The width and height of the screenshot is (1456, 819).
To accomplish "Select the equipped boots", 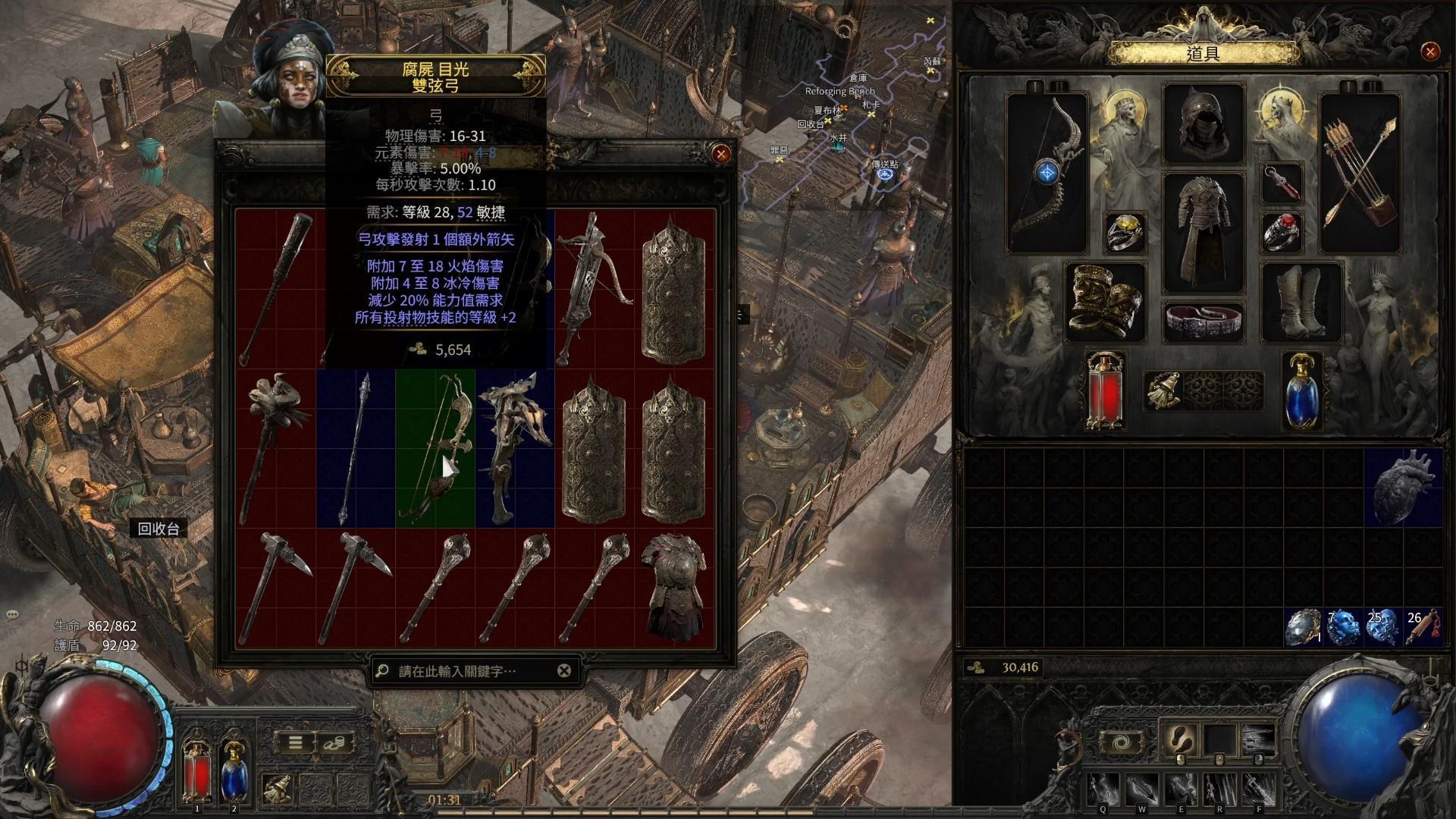I will point(1301,302).
